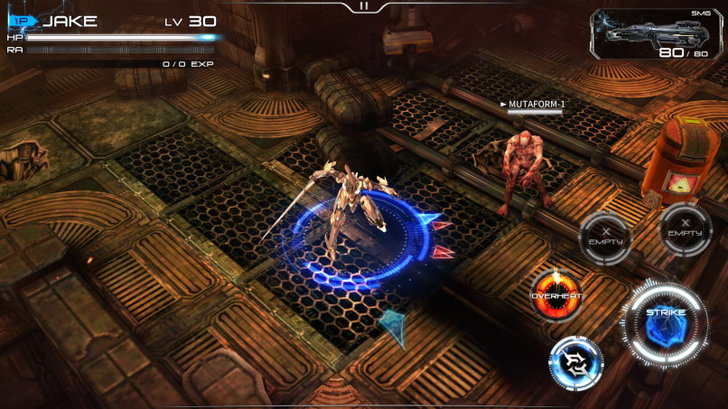Hit the Strike attack button
This screenshot has width=728, height=409.
point(661,322)
